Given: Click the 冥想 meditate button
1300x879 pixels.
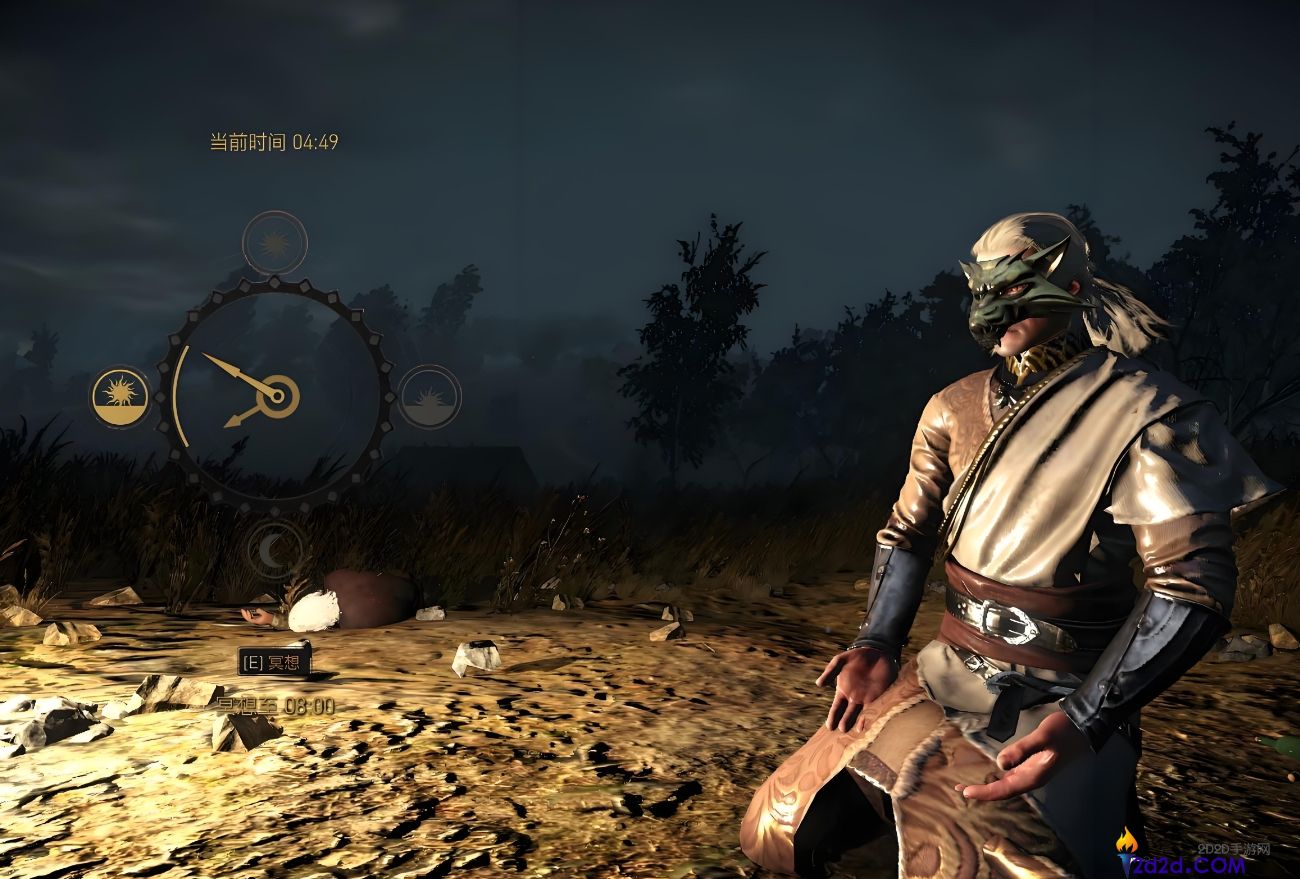Looking at the screenshot, I should (x=274, y=661).
